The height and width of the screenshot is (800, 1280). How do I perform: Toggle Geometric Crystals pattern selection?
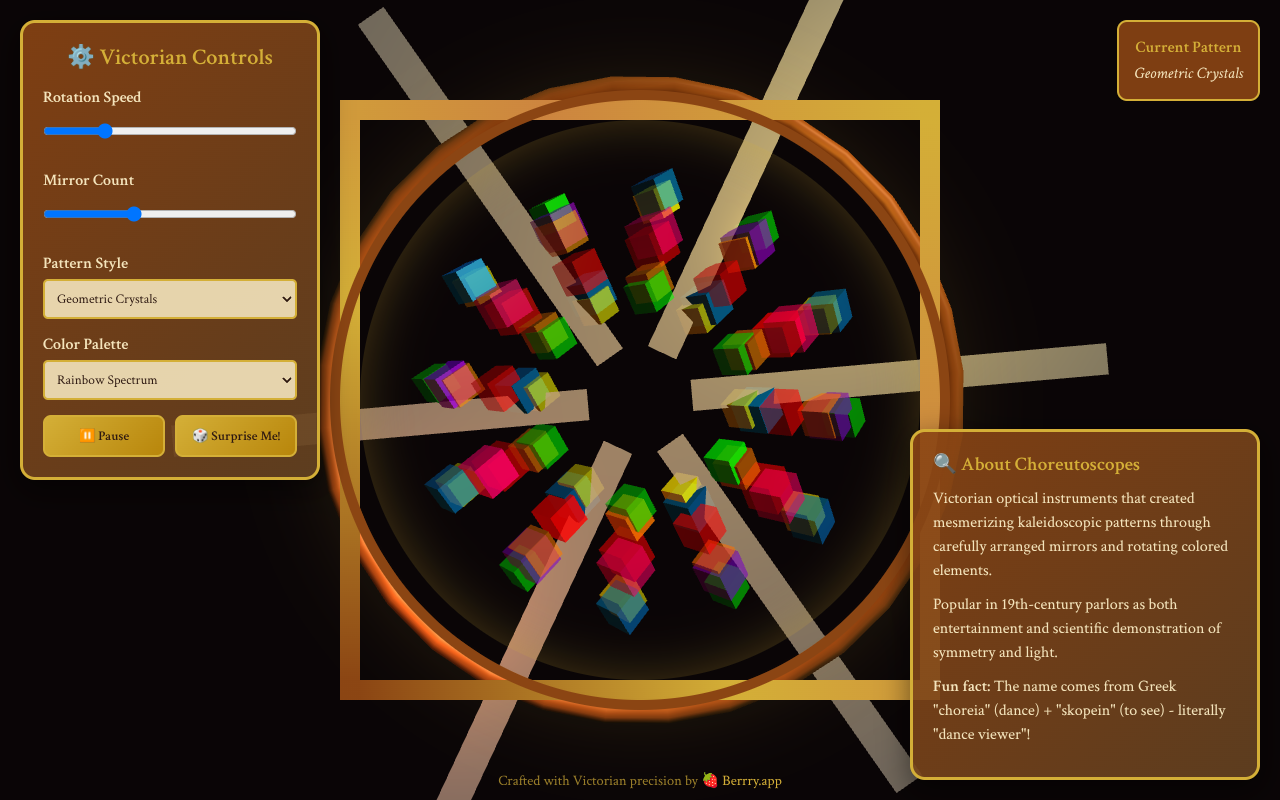(x=169, y=299)
